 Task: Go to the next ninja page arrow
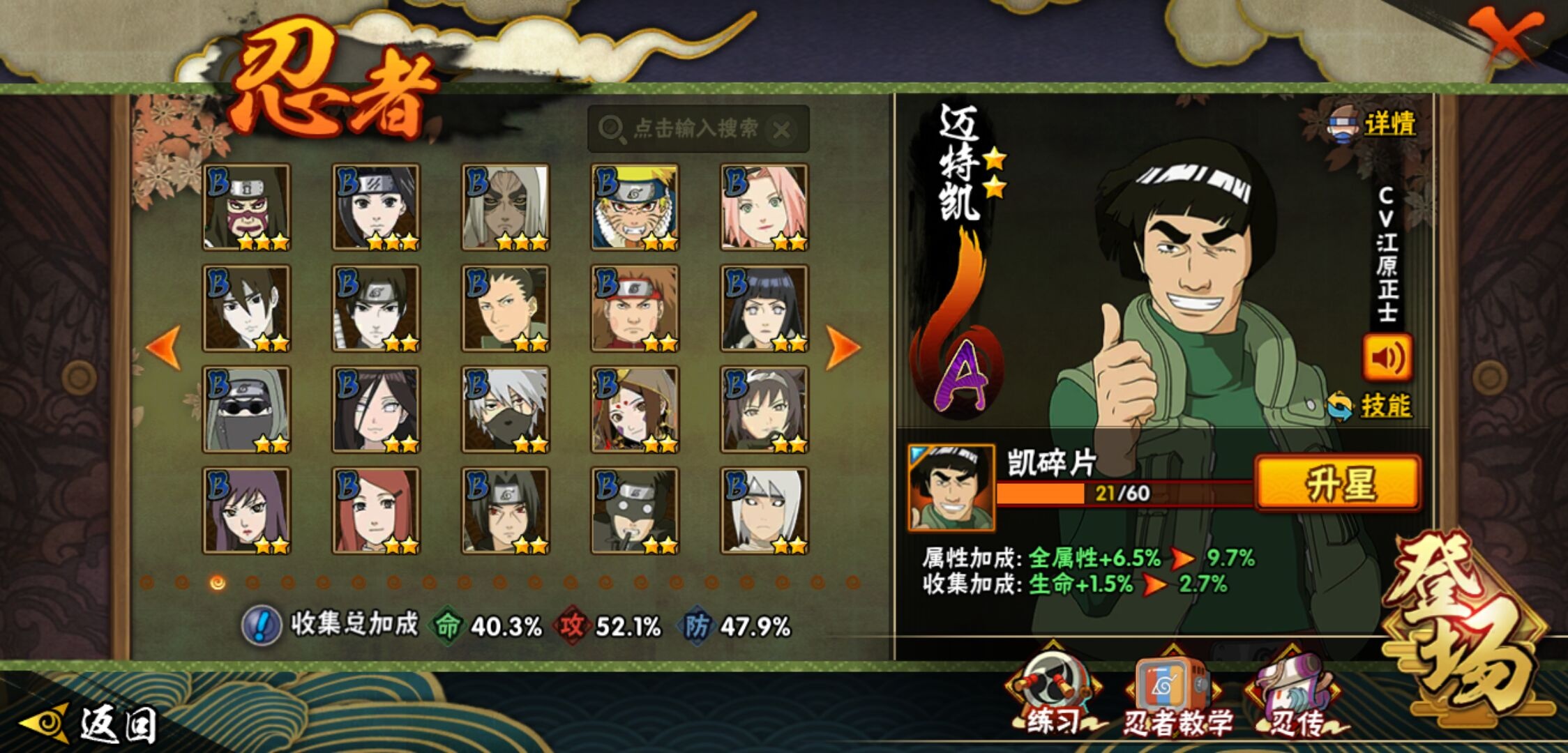click(843, 347)
